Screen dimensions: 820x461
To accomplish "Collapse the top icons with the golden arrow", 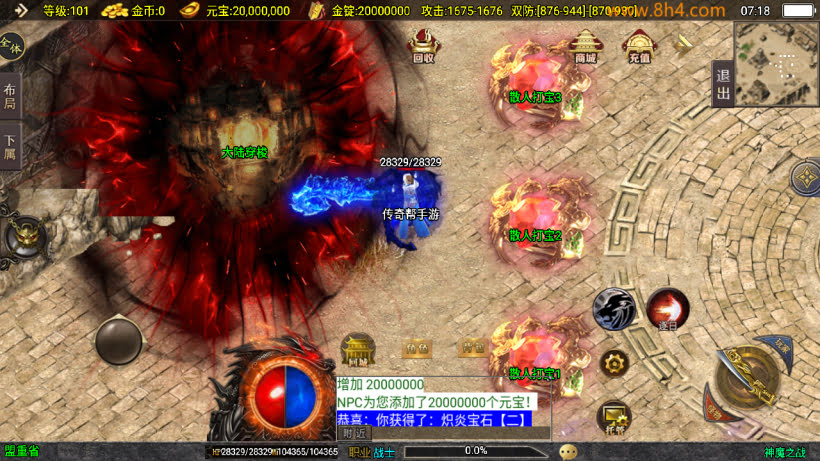I will pyautogui.click(x=684, y=43).
